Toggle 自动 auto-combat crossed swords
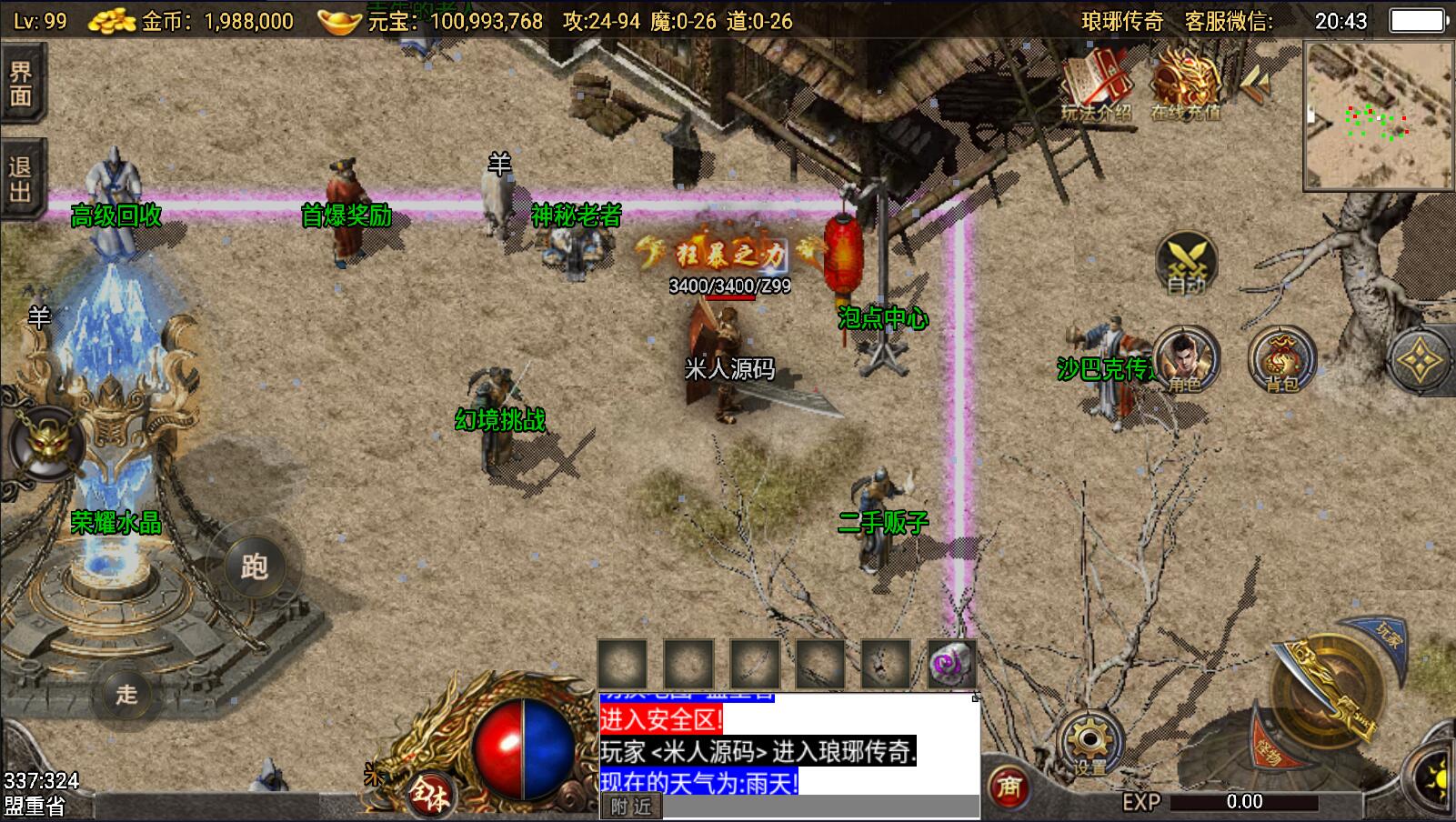Screen dimensions: 1456x822 1186,263
